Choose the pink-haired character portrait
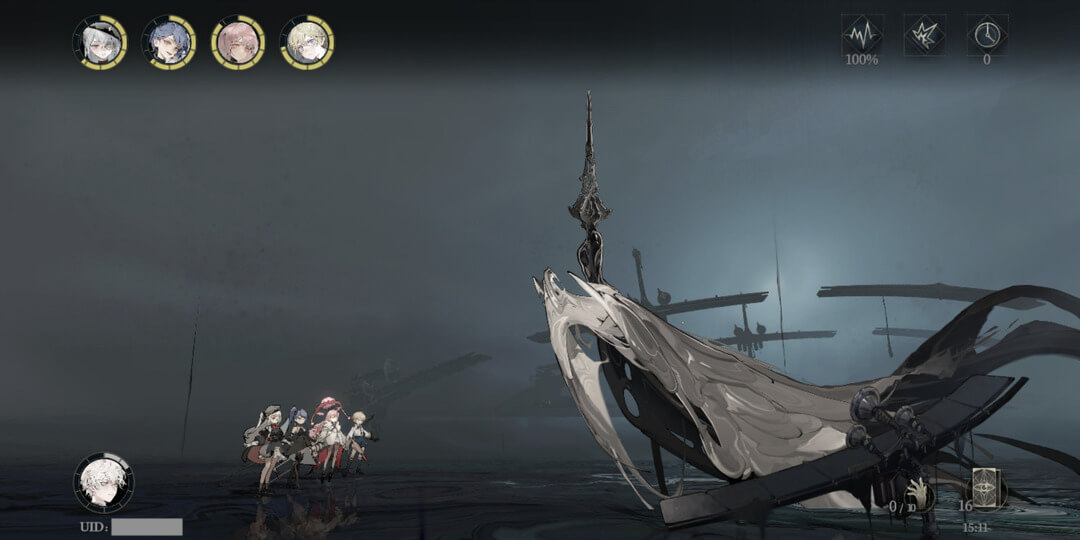 [x=238, y=42]
